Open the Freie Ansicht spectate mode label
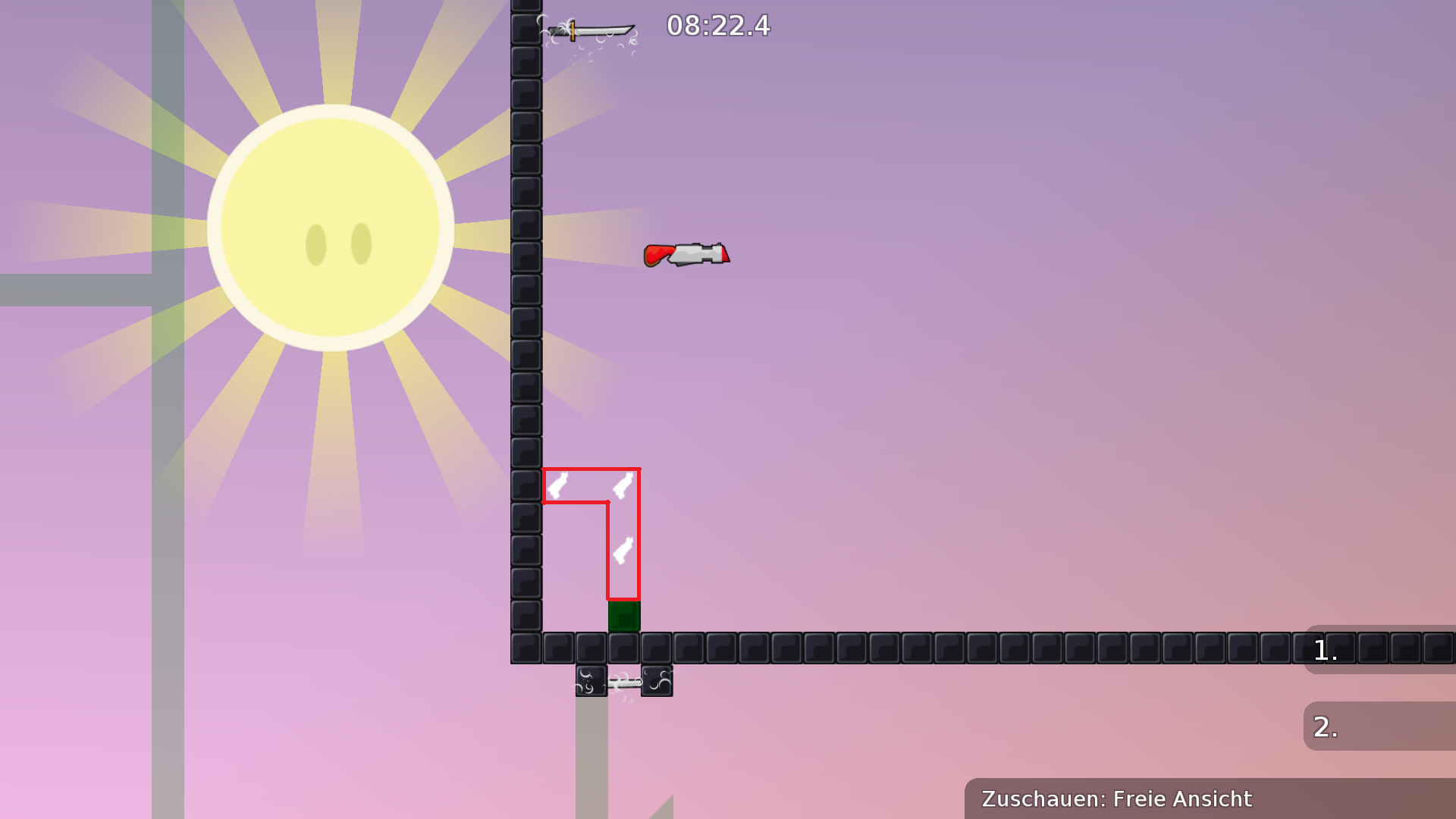The width and height of the screenshot is (1456, 819). 1181,799
